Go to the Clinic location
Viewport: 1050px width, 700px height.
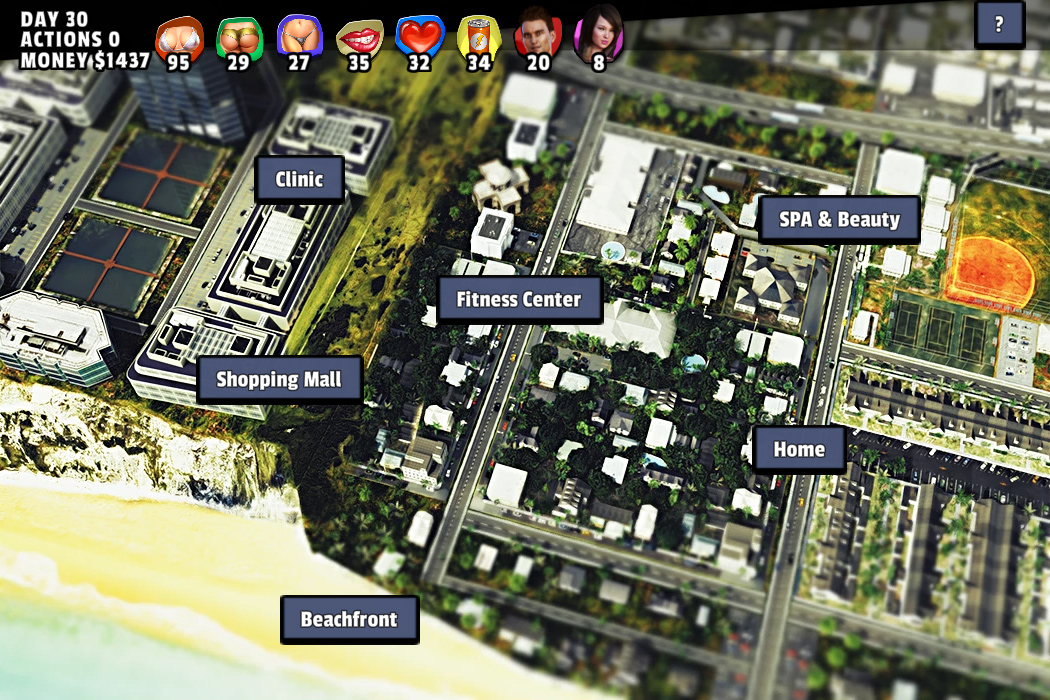pyautogui.click(x=300, y=180)
